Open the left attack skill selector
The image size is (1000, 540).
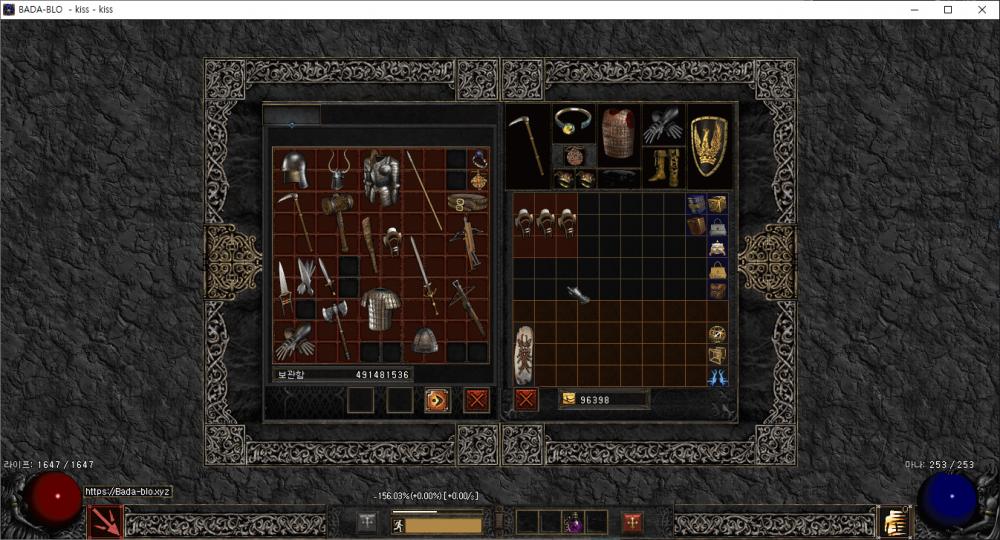tap(106, 521)
